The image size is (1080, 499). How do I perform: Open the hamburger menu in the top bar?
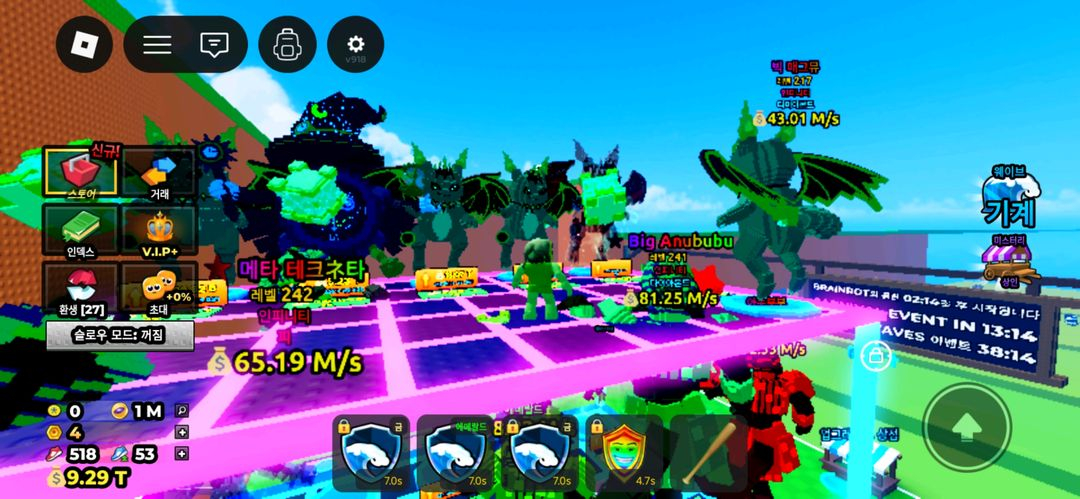pos(157,44)
